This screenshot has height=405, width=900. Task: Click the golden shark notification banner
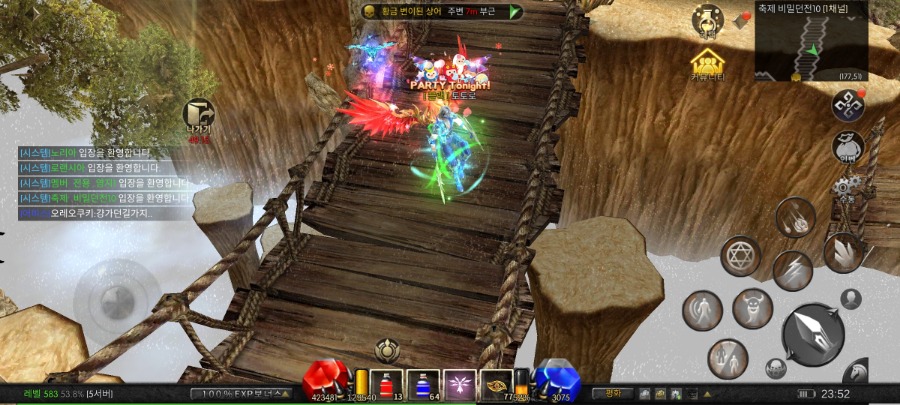tap(441, 11)
